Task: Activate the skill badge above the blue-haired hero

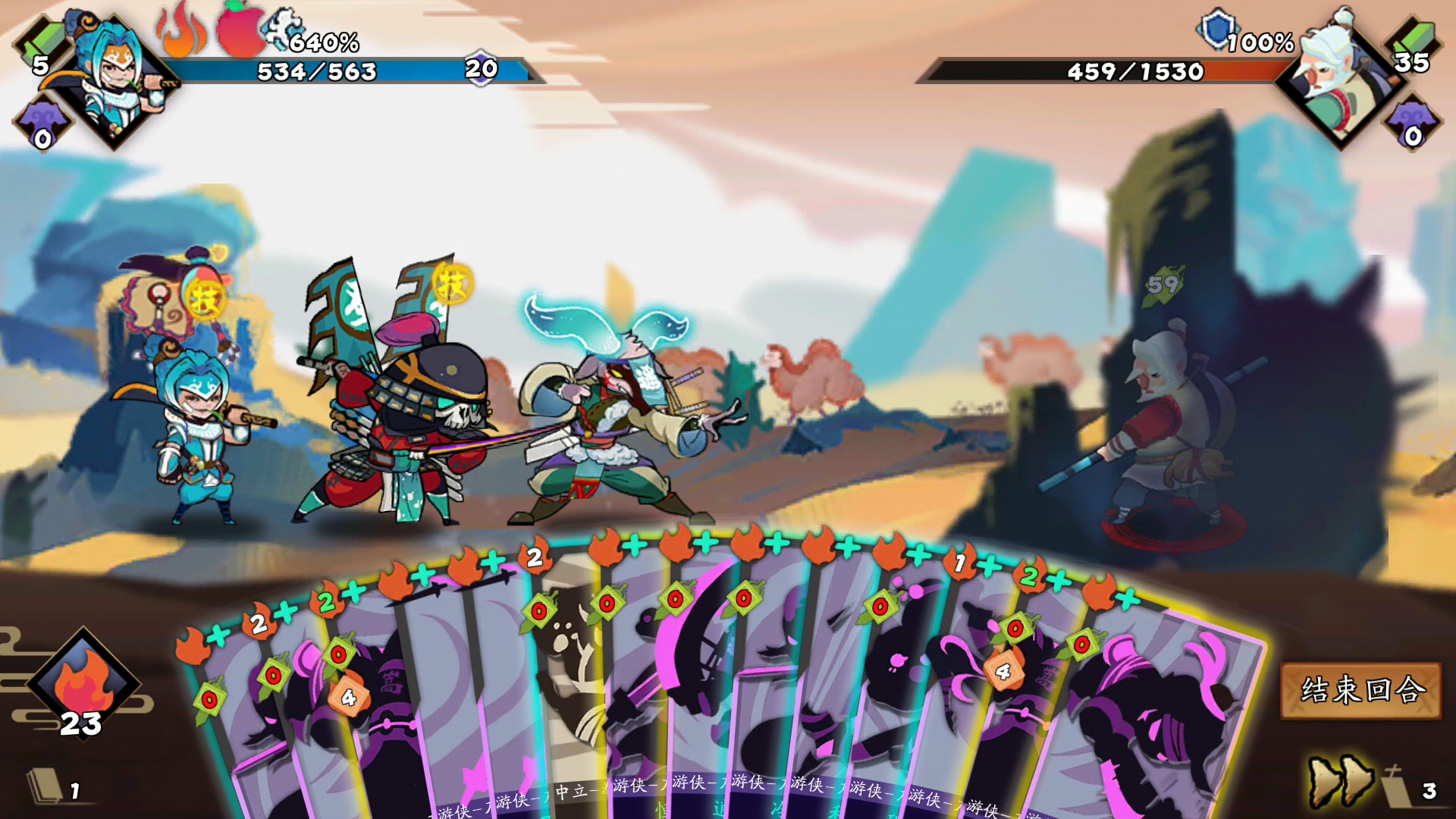Action: [204, 298]
